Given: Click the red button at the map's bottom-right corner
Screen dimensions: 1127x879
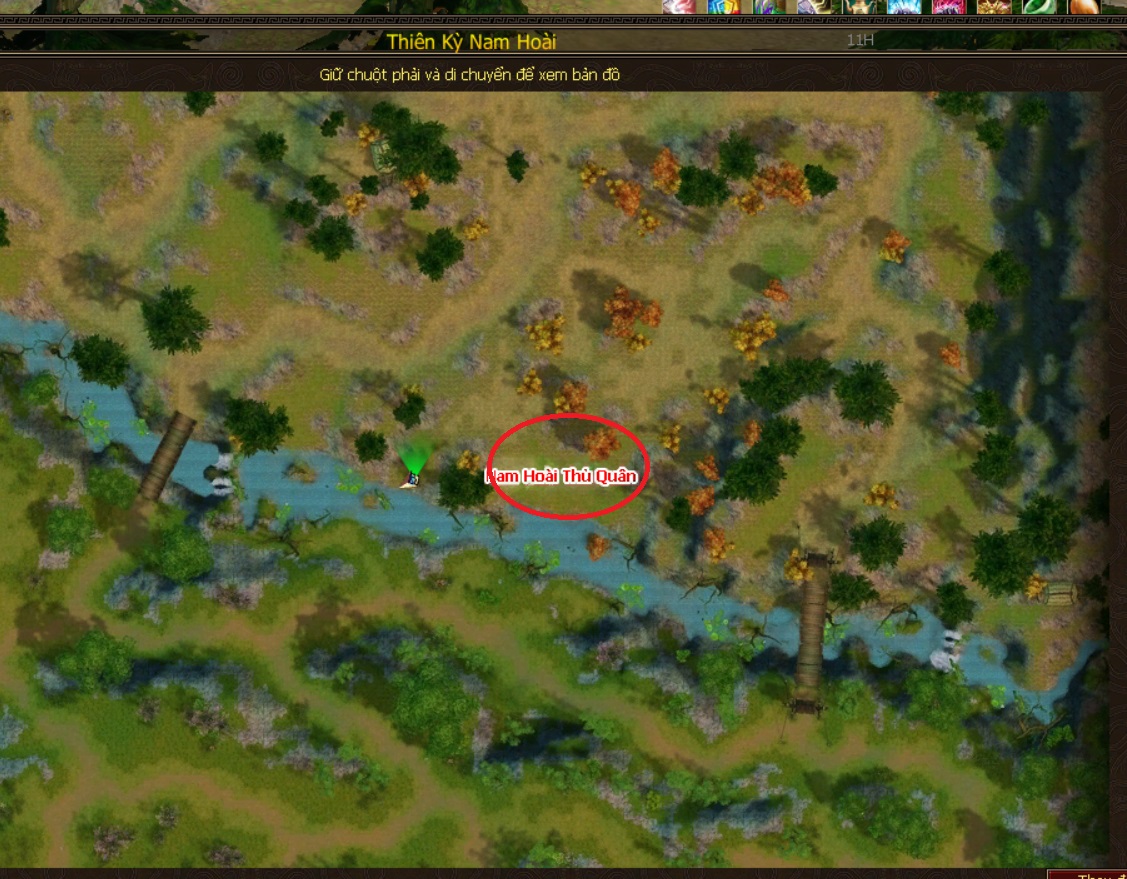Looking at the screenshot, I should coord(1090,875).
